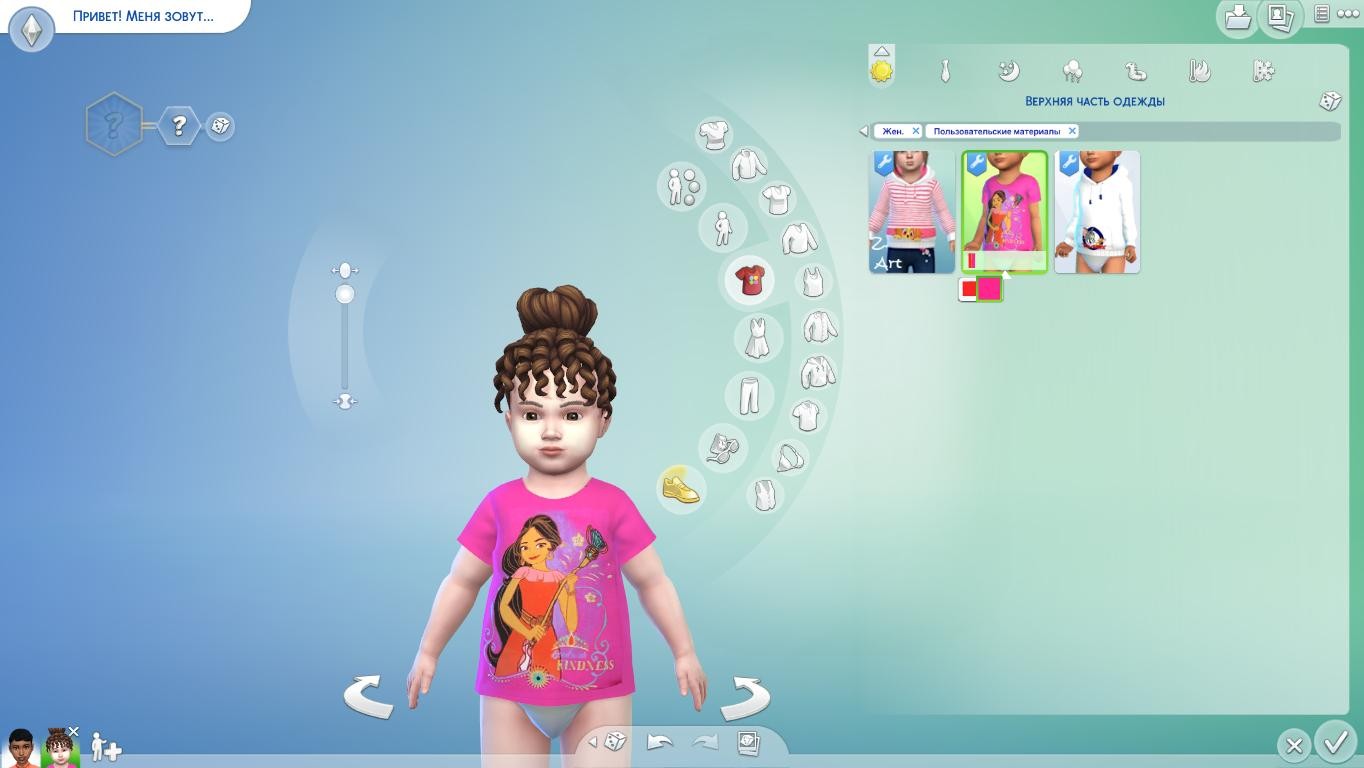Click the name field "Привет! Меня зовут..."
Viewport: 1364px width, 768px height.
tap(143, 16)
